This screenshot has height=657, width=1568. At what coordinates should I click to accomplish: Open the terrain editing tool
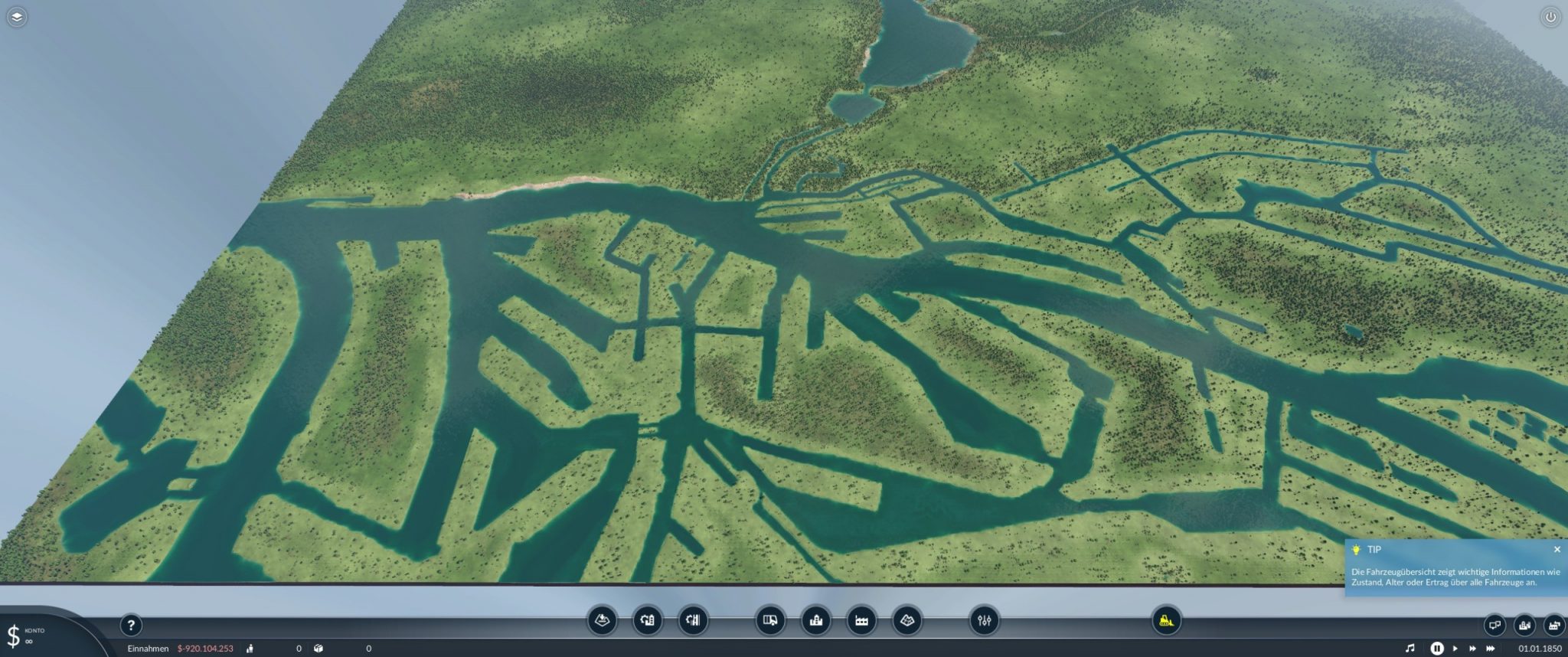pos(907,620)
